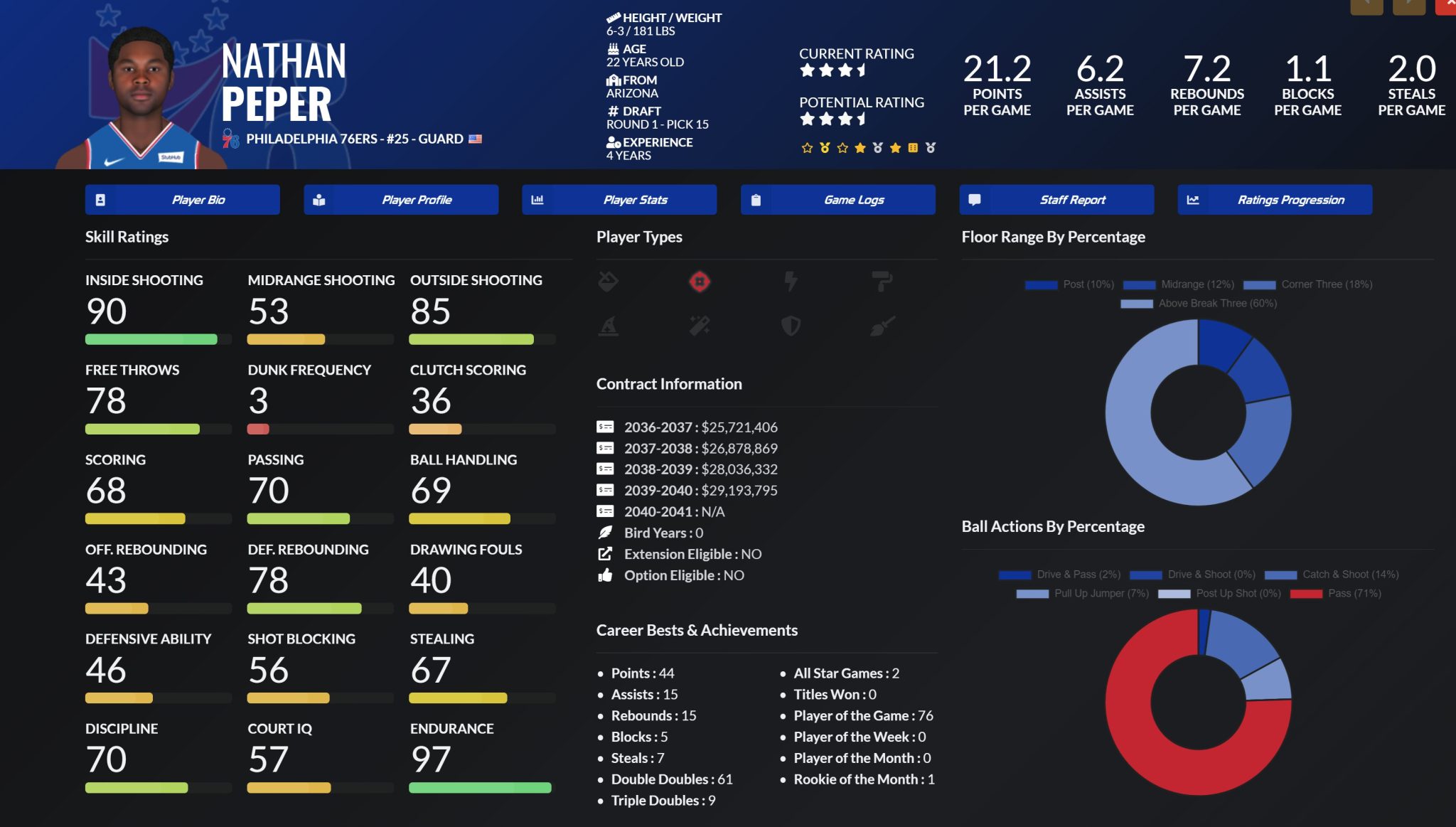Close the player card with red X

1447,6
